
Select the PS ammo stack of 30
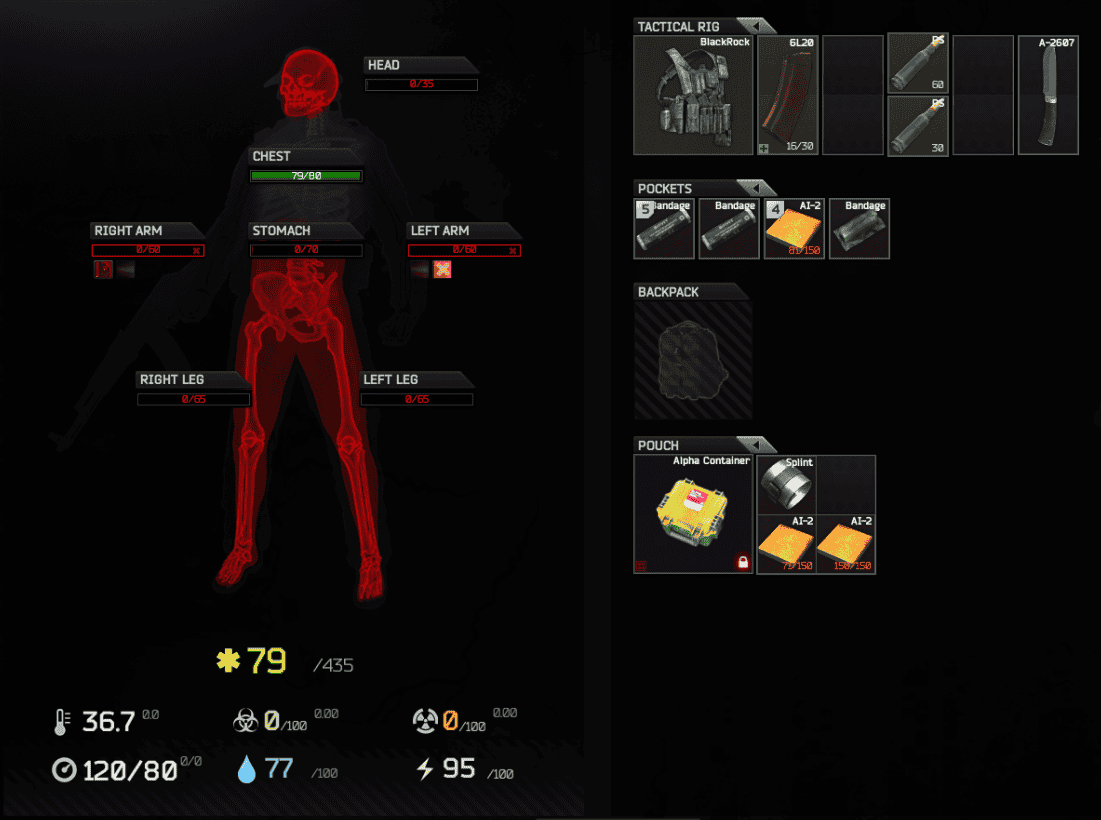coord(918,125)
